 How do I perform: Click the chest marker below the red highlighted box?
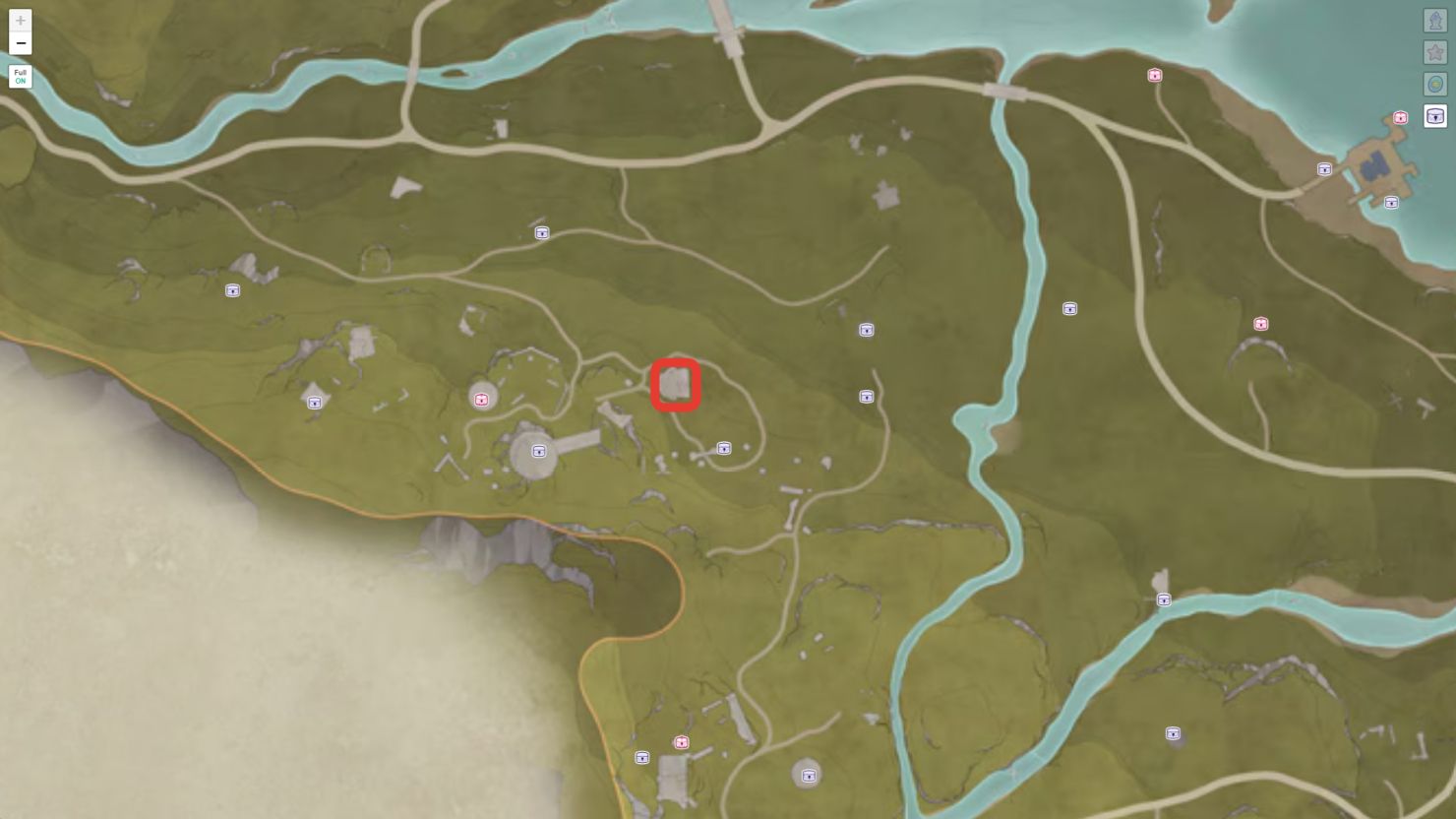(x=723, y=448)
